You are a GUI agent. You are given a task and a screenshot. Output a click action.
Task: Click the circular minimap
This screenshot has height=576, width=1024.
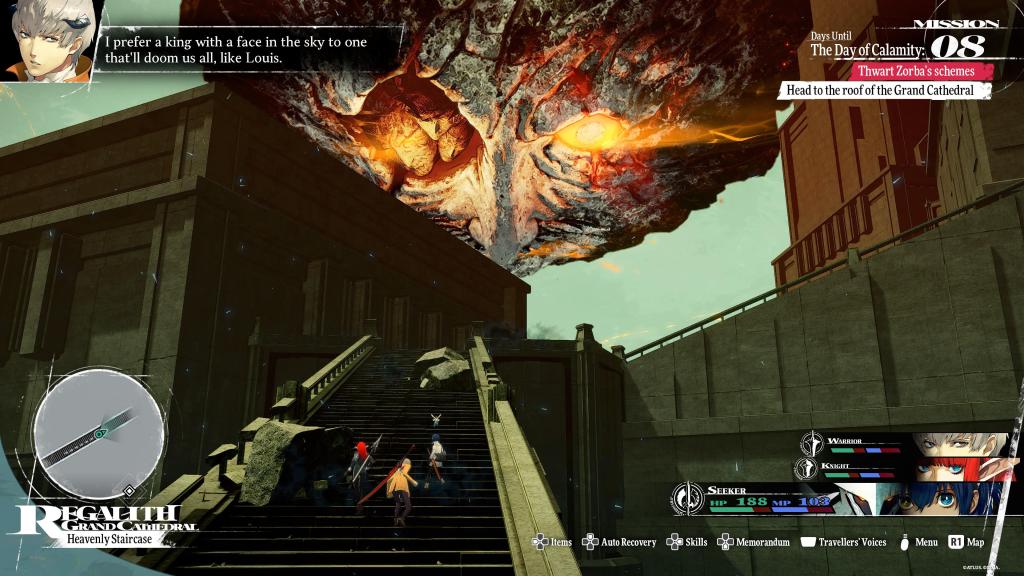tap(99, 434)
